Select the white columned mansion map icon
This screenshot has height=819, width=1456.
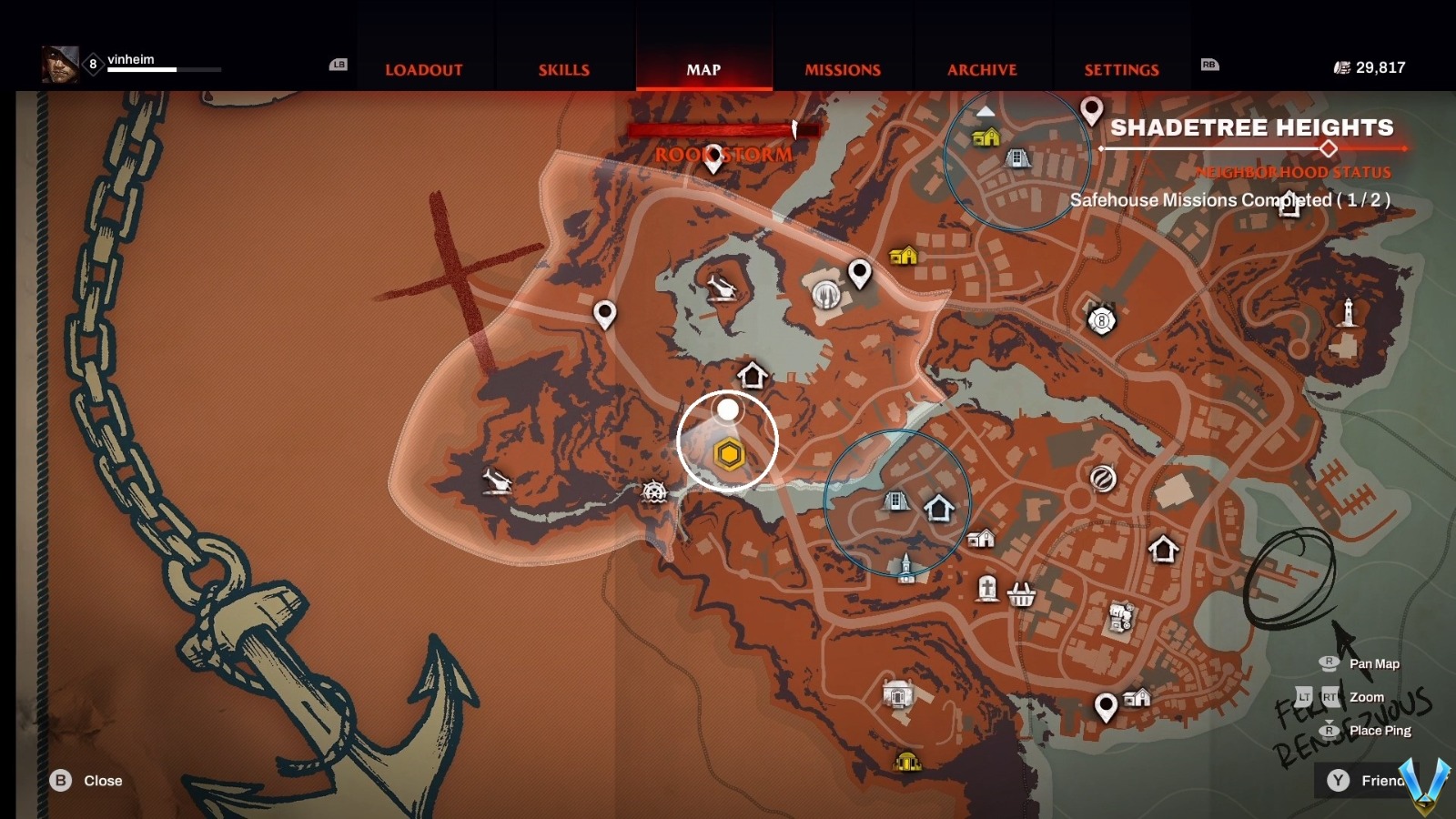click(897, 696)
